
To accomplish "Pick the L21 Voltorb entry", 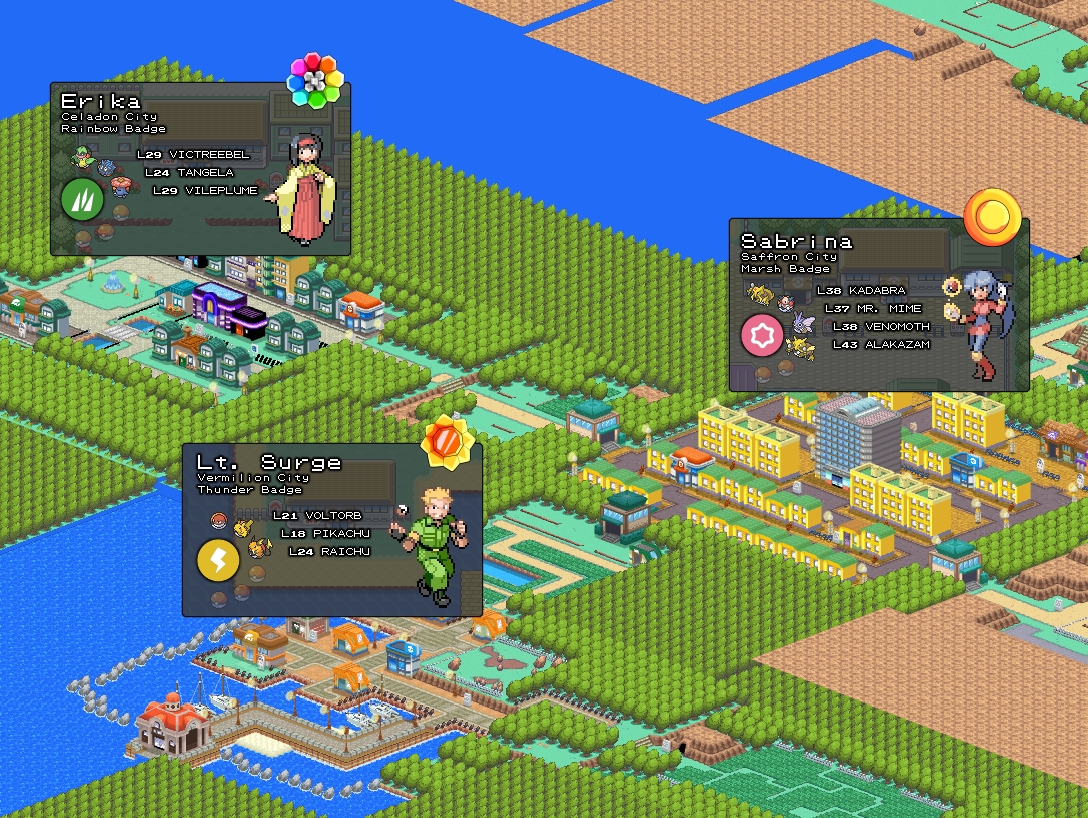I will point(316,516).
